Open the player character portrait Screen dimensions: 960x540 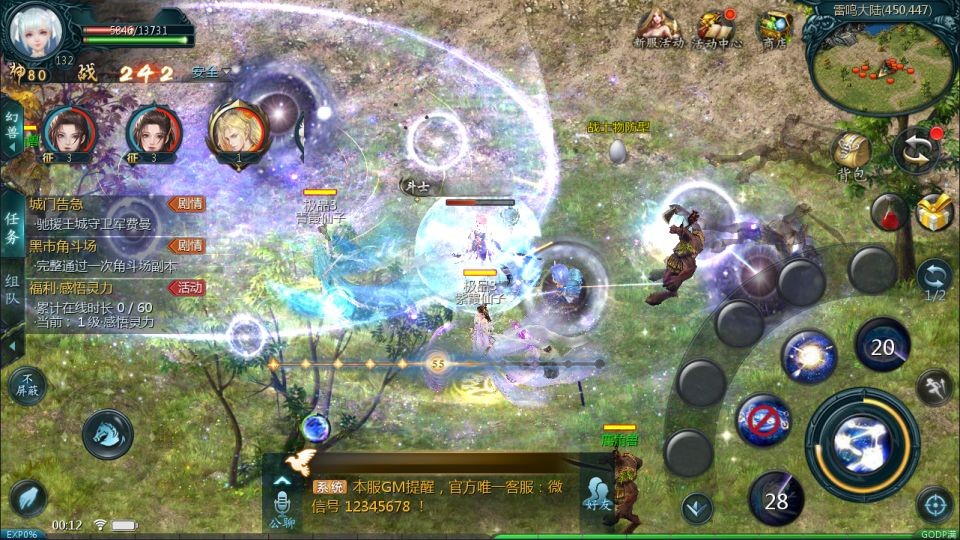(x=33, y=30)
